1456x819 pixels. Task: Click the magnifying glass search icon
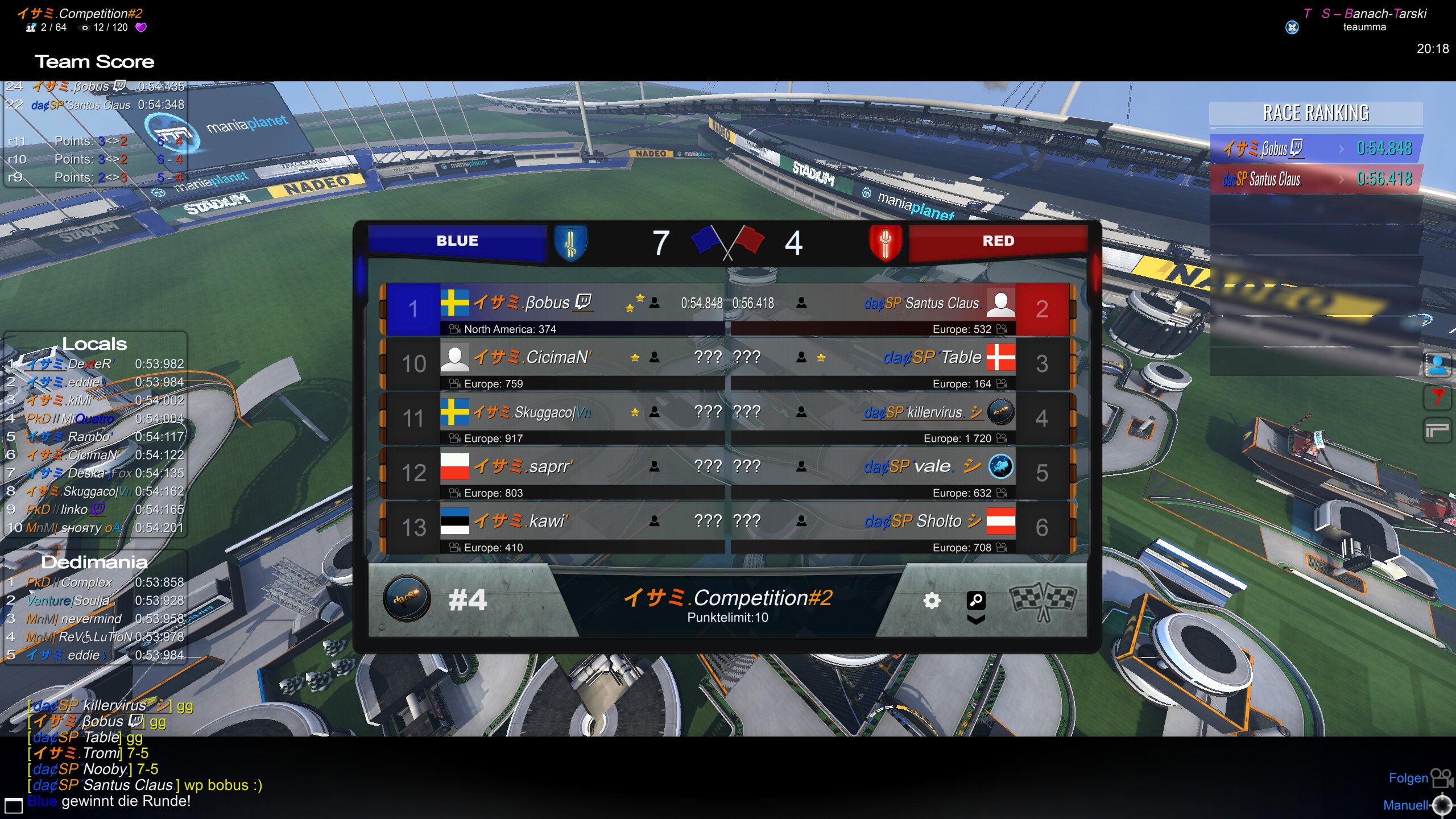[x=976, y=600]
